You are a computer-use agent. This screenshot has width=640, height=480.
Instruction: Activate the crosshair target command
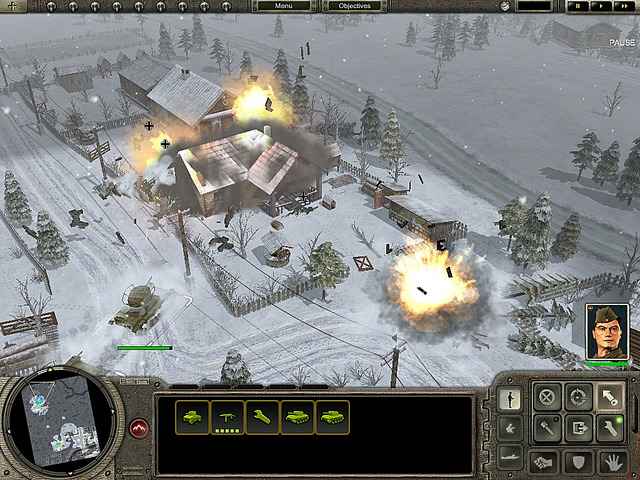[x=577, y=397]
